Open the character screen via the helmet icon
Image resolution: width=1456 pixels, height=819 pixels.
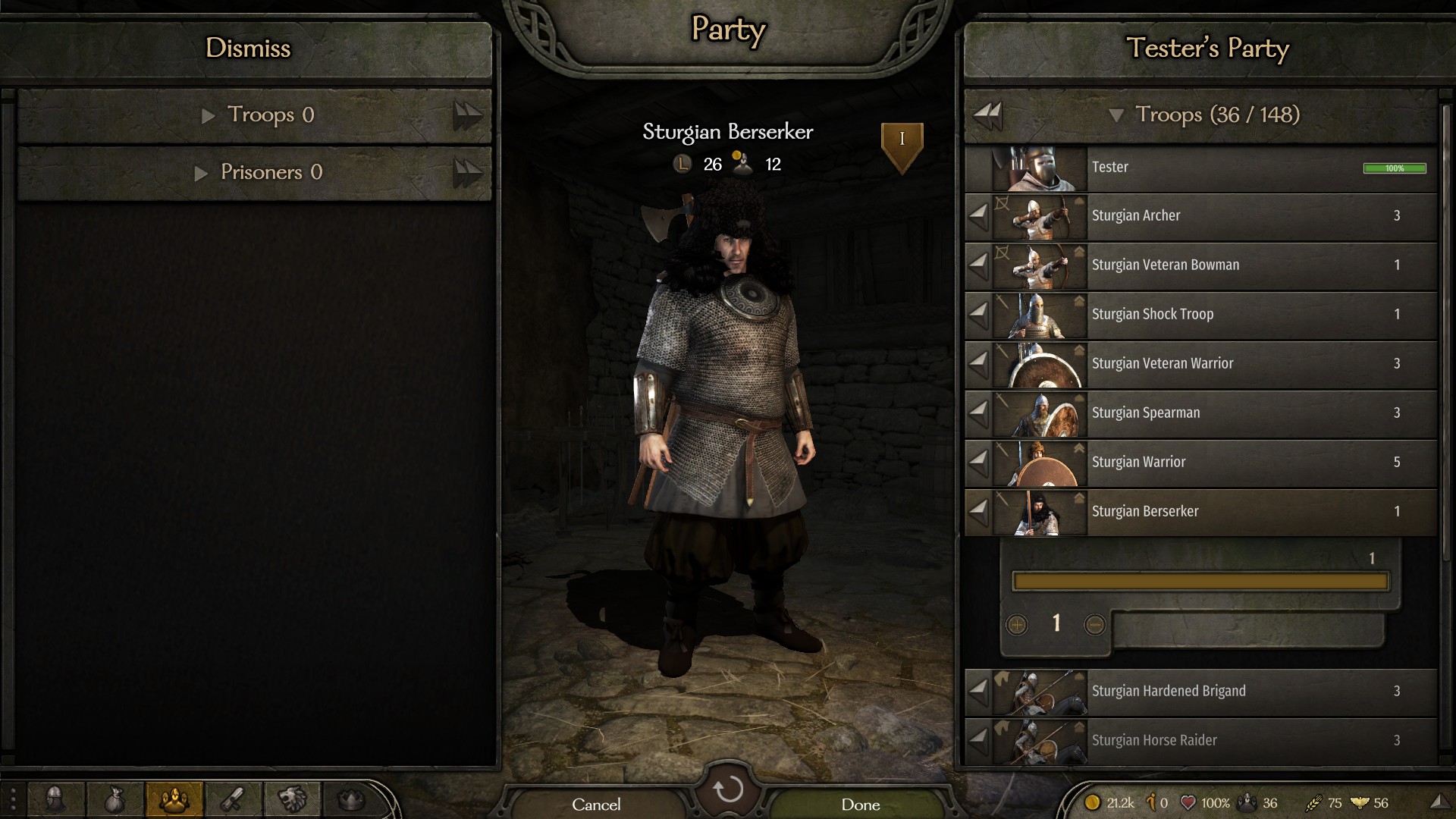55,799
